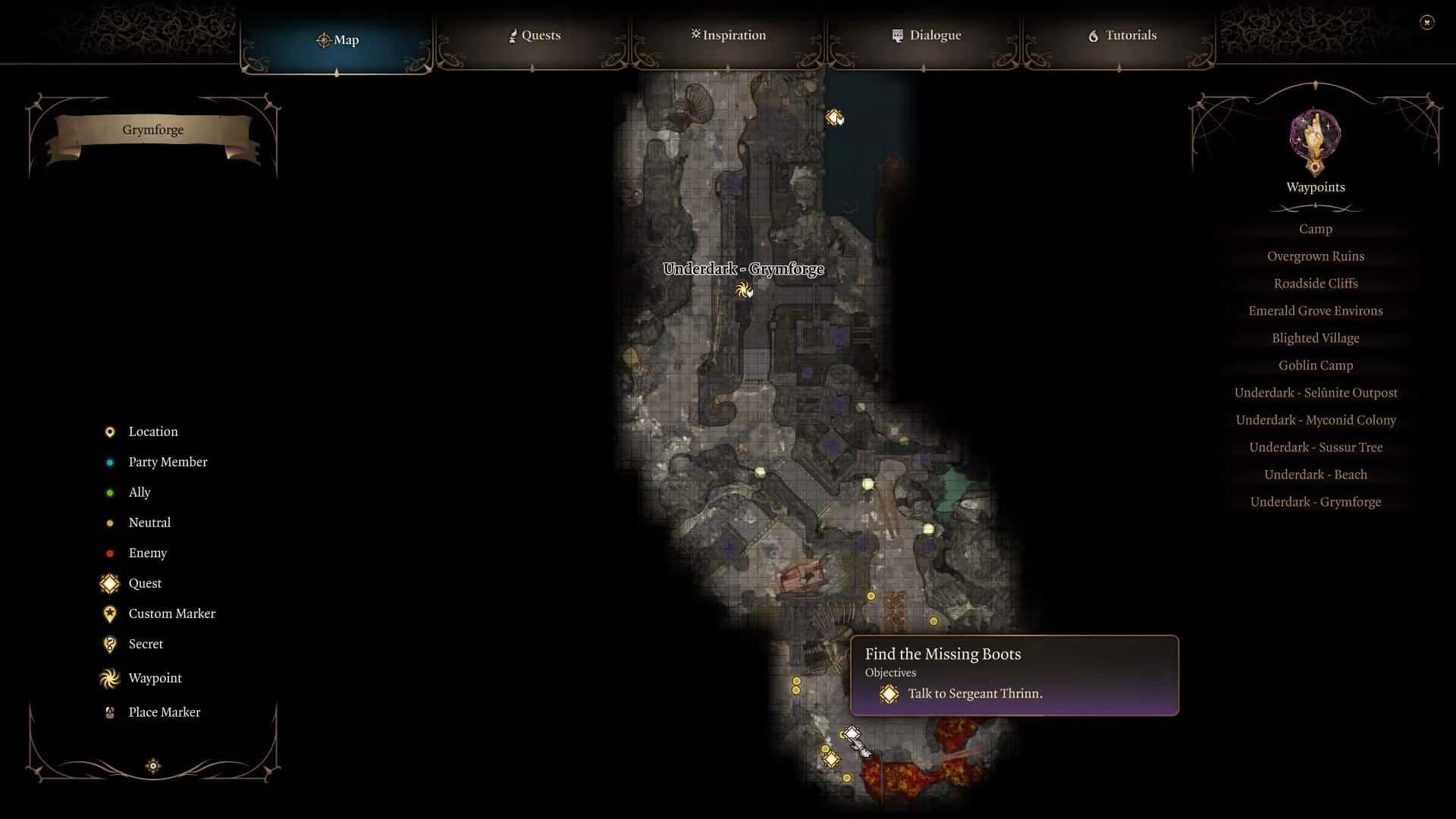Choose Underdark - Sussur Tree waypoint
The height and width of the screenshot is (819, 1456).
coord(1315,447)
